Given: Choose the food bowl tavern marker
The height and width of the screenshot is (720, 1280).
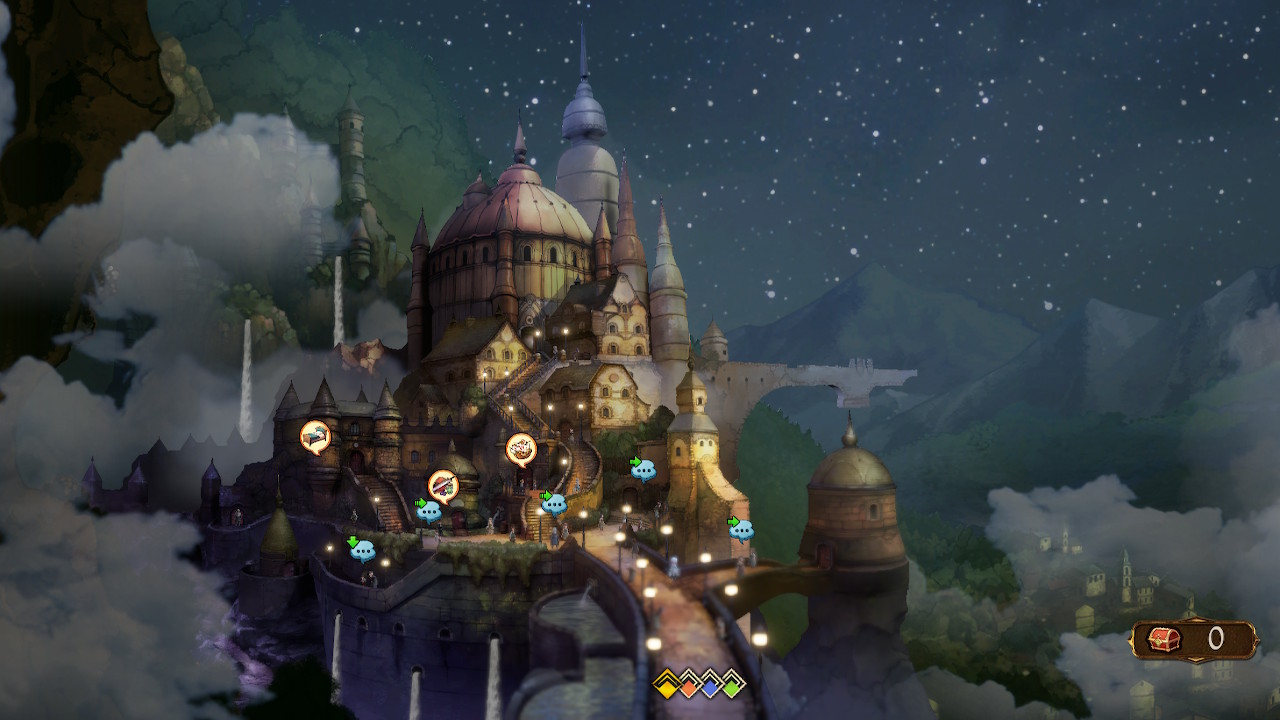Looking at the screenshot, I should 521,449.
